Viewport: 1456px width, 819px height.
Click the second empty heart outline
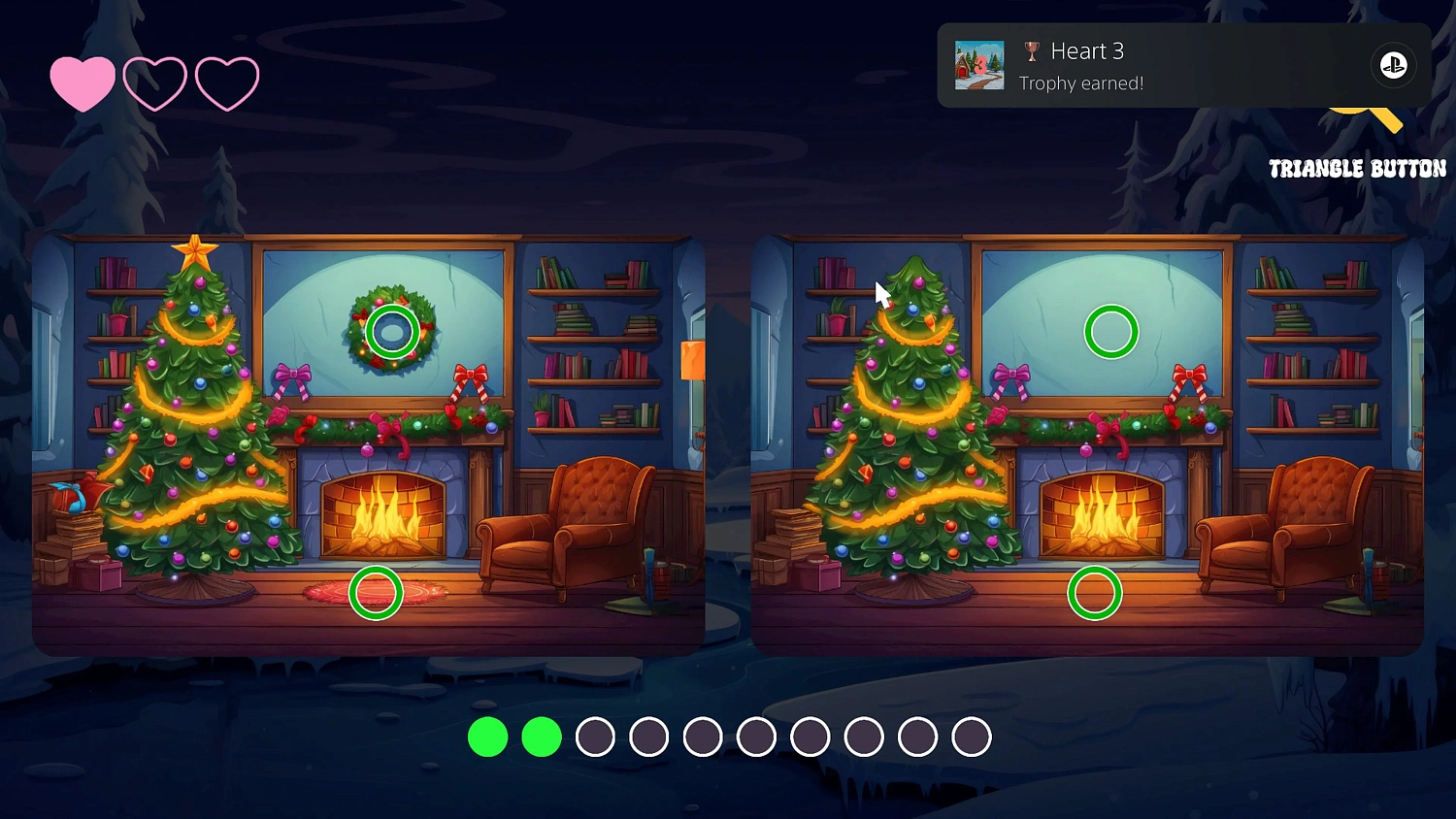[155, 82]
